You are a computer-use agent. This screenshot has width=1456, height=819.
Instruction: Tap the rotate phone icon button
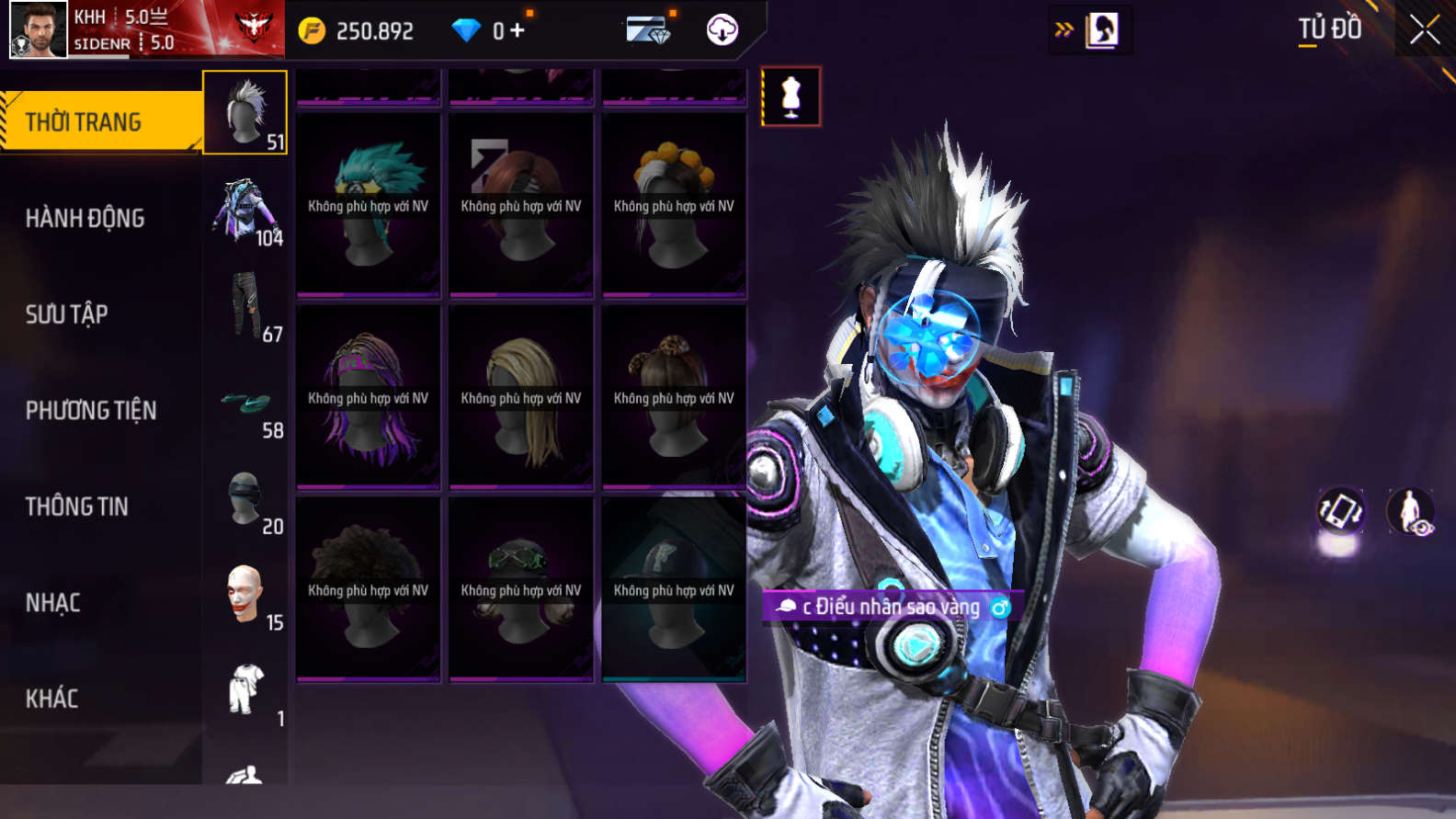coord(1340,511)
